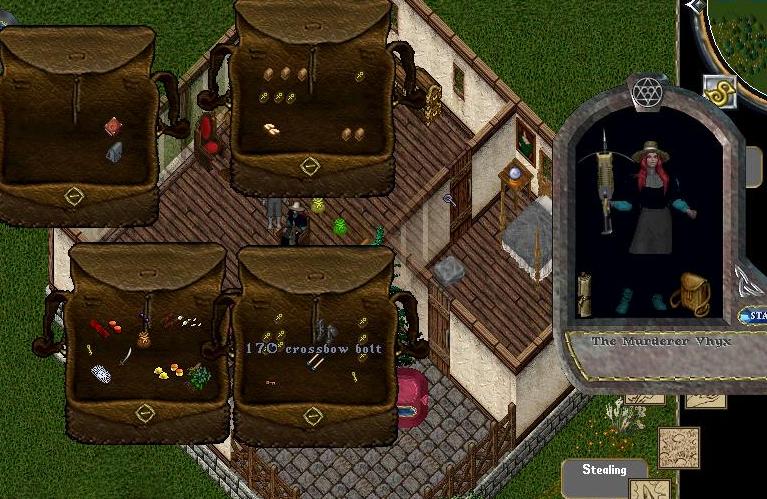Select the green reagent plant in backpack
The width and height of the screenshot is (767, 499).
[x=198, y=377]
